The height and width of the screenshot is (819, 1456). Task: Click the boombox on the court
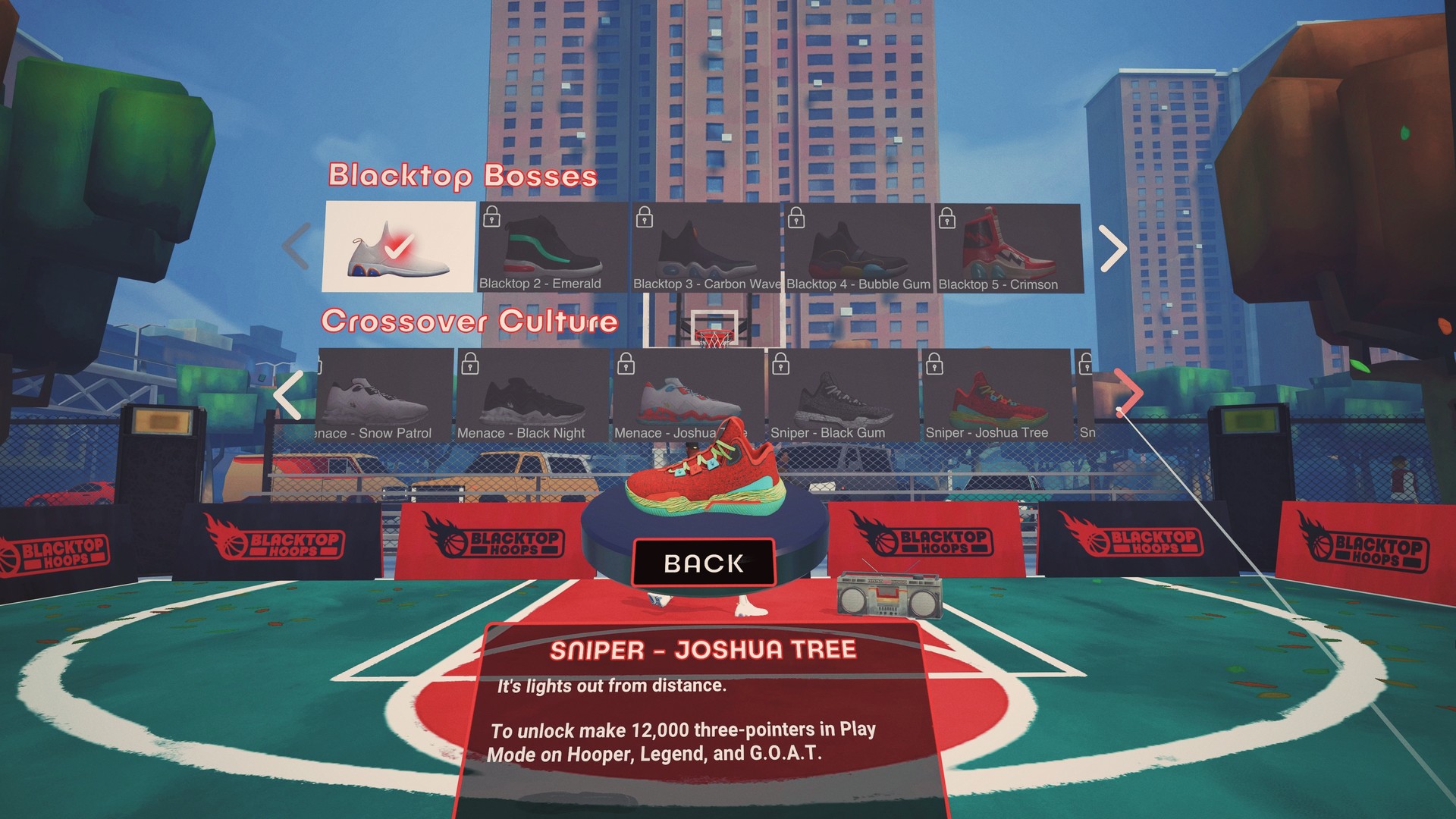pos(889,597)
